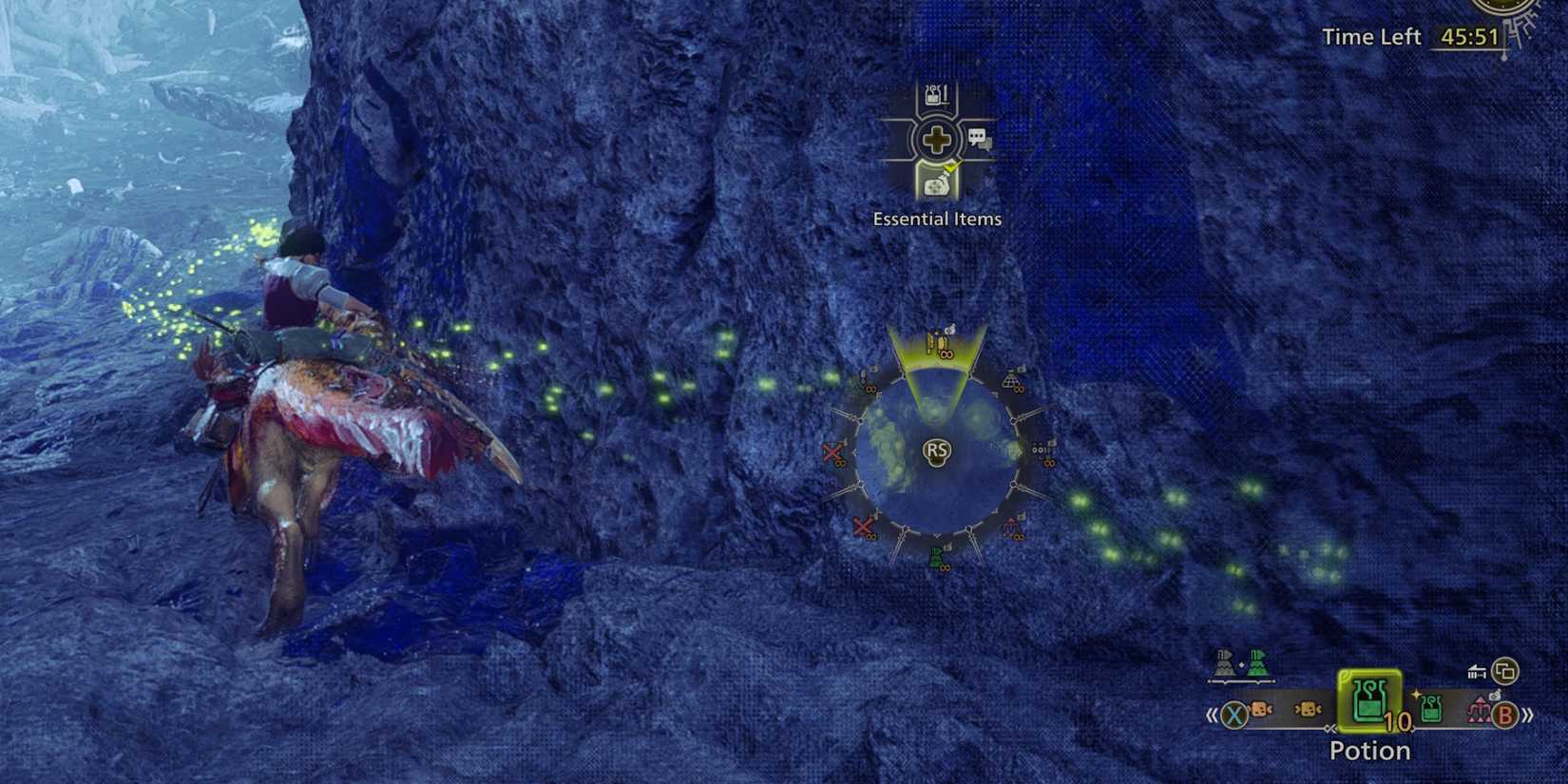Click the right double-arrow to cycle the item bar
This screenshot has width=1568, height=784.
pos(1527,715)
